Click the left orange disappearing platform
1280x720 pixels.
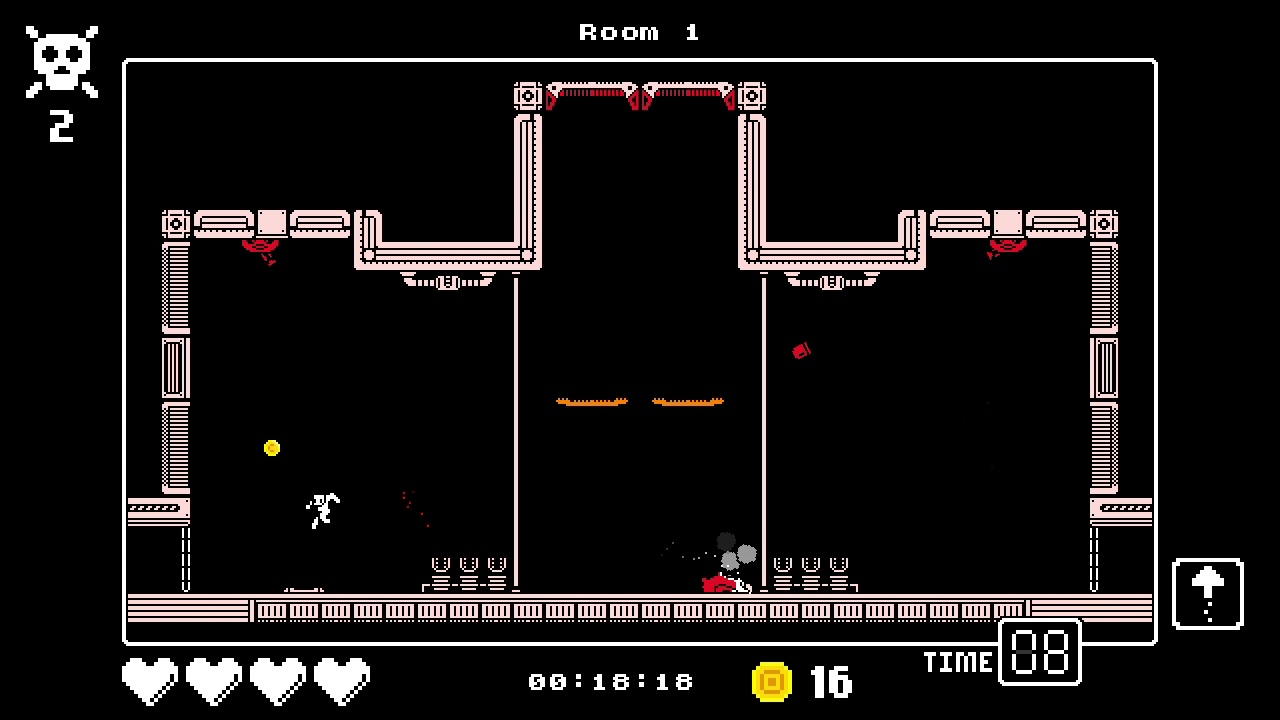pos(591,400)
